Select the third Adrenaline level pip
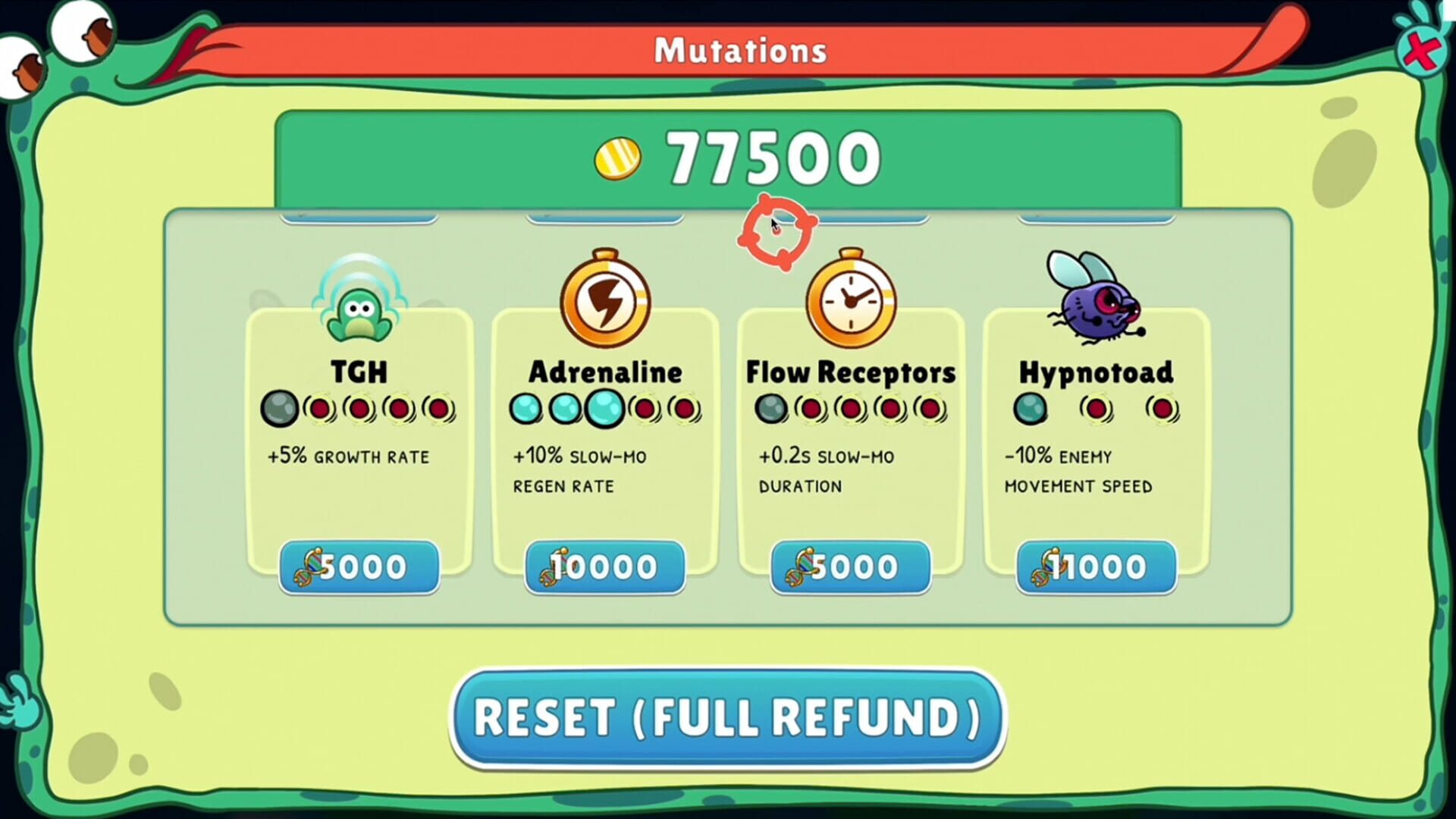 (x=603, y=409)
